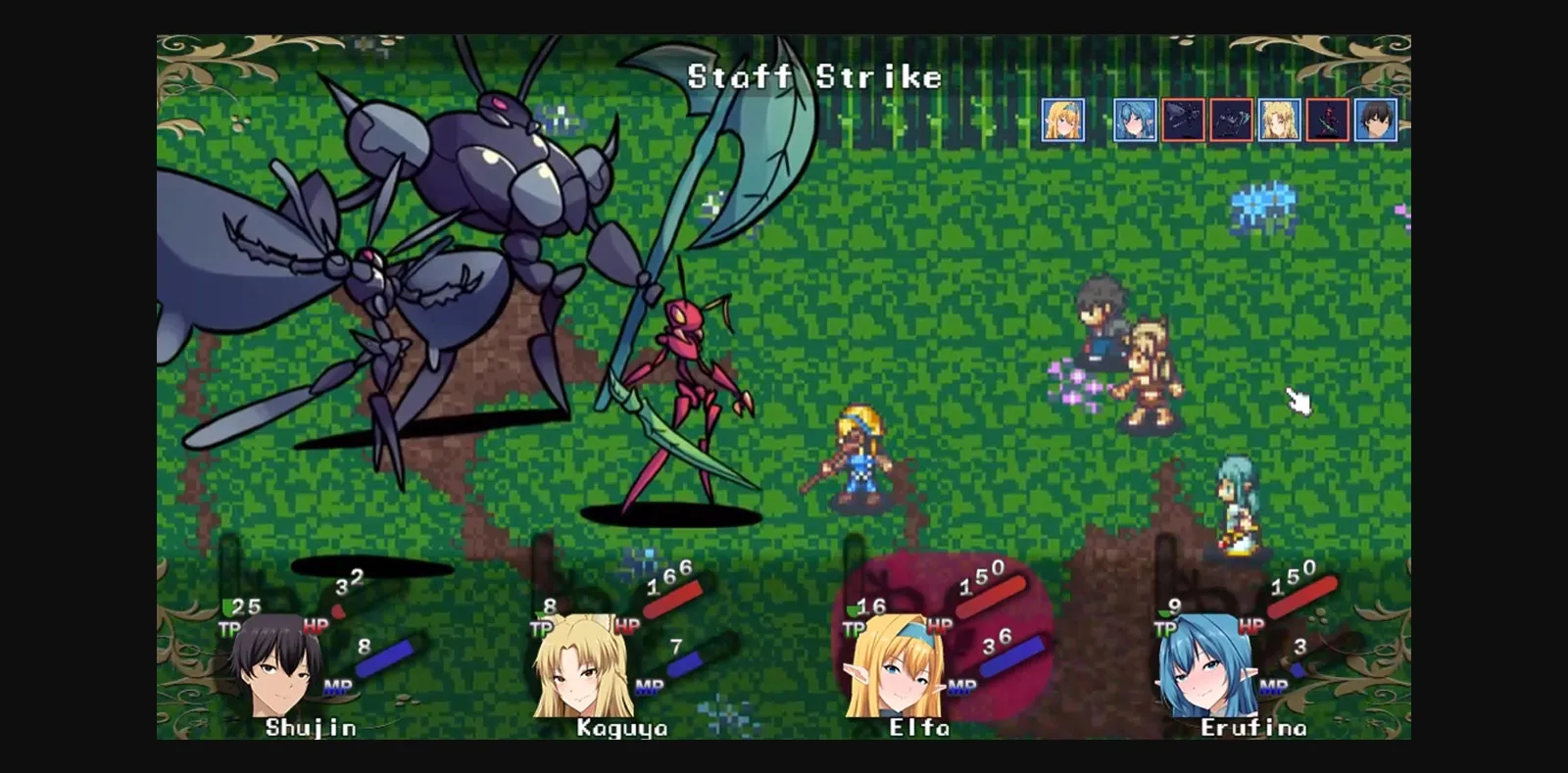Viewport: 1568px width, 773px height.
Task: Click the first dark insect enemy icon in turn order
Action: tap(1184, 120)
